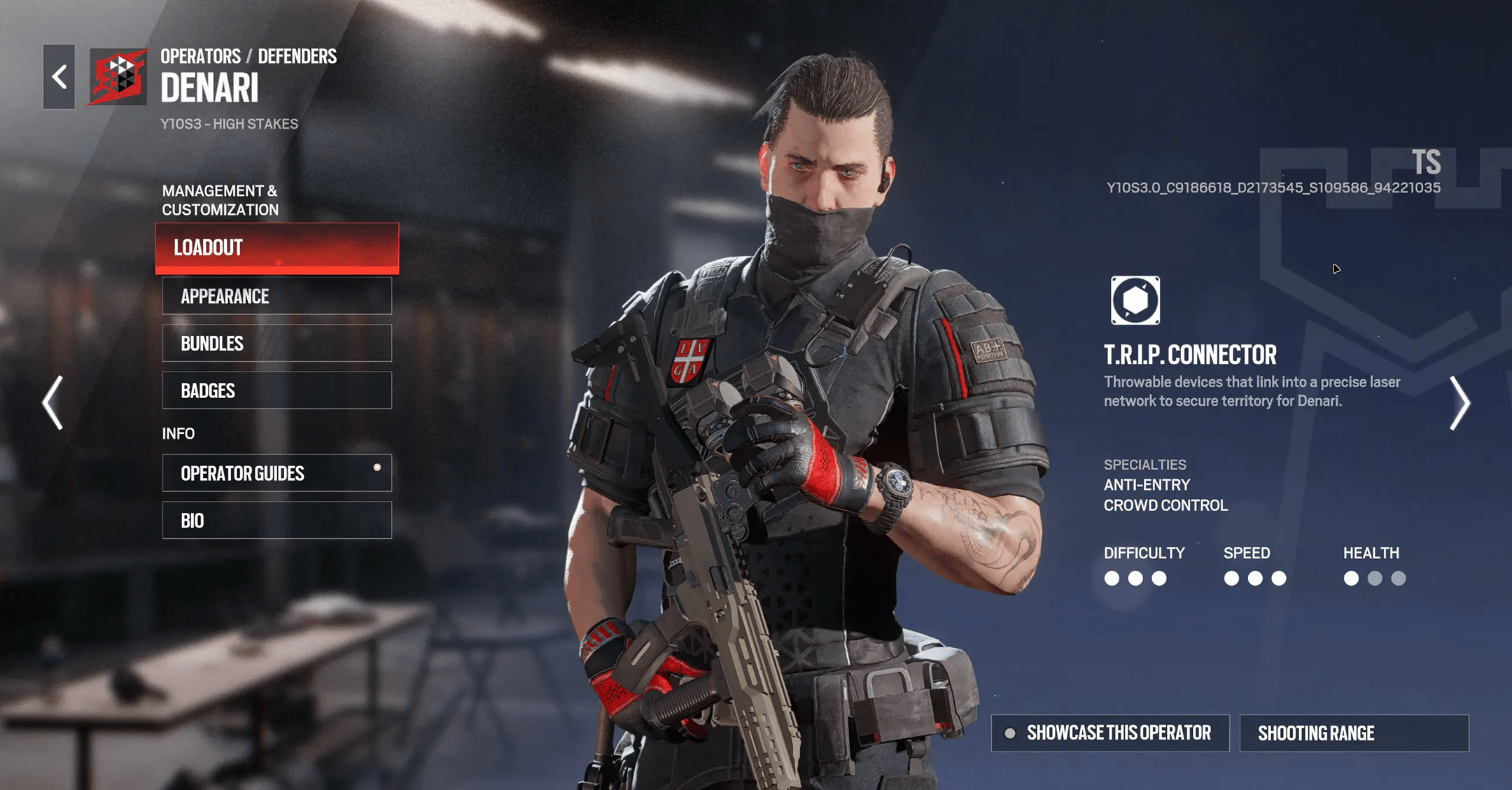The height and width of the screenshot is (790, 1512).
Task: Show the previous operator with left chevron
Action: pos(53,402)
